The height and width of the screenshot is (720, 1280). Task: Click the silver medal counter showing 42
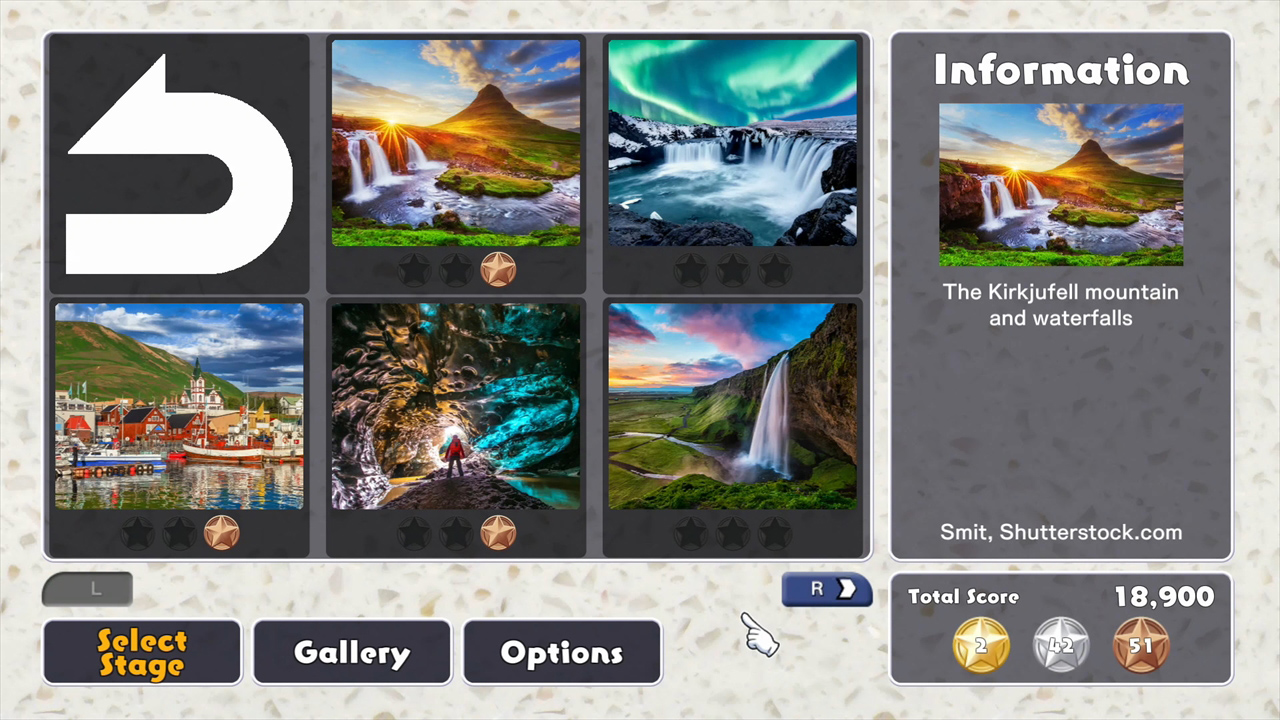click(x=1060, y=645)
